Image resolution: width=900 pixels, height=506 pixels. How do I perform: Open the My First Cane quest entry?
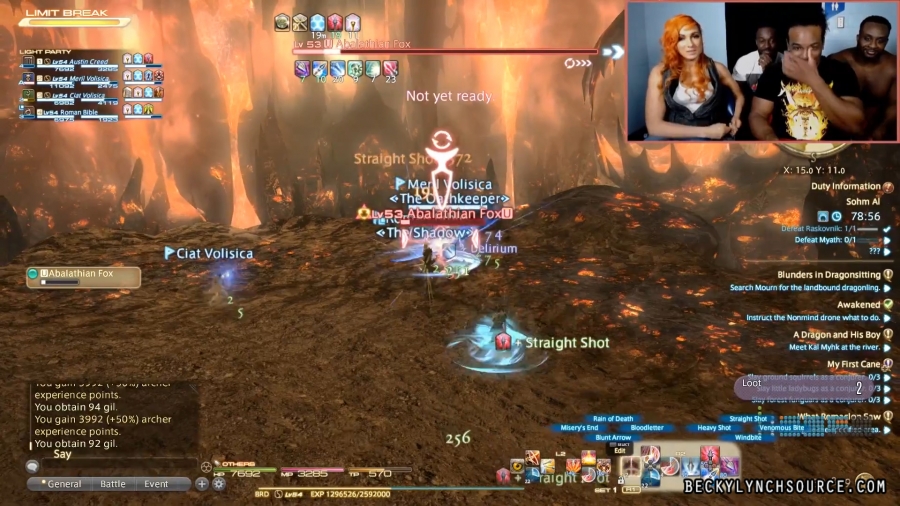click(853, 365)
